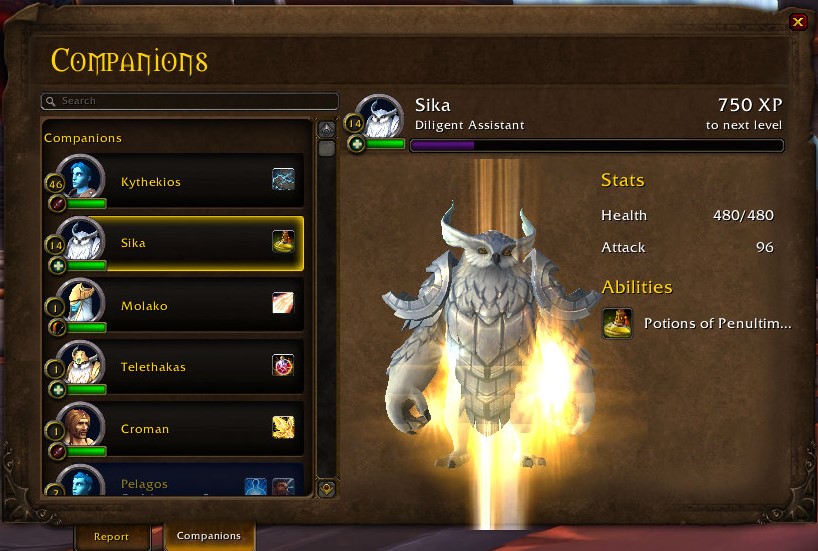818x551 pixels.
Task: Click Croman's golden ability icon
Action: (283, 427)
